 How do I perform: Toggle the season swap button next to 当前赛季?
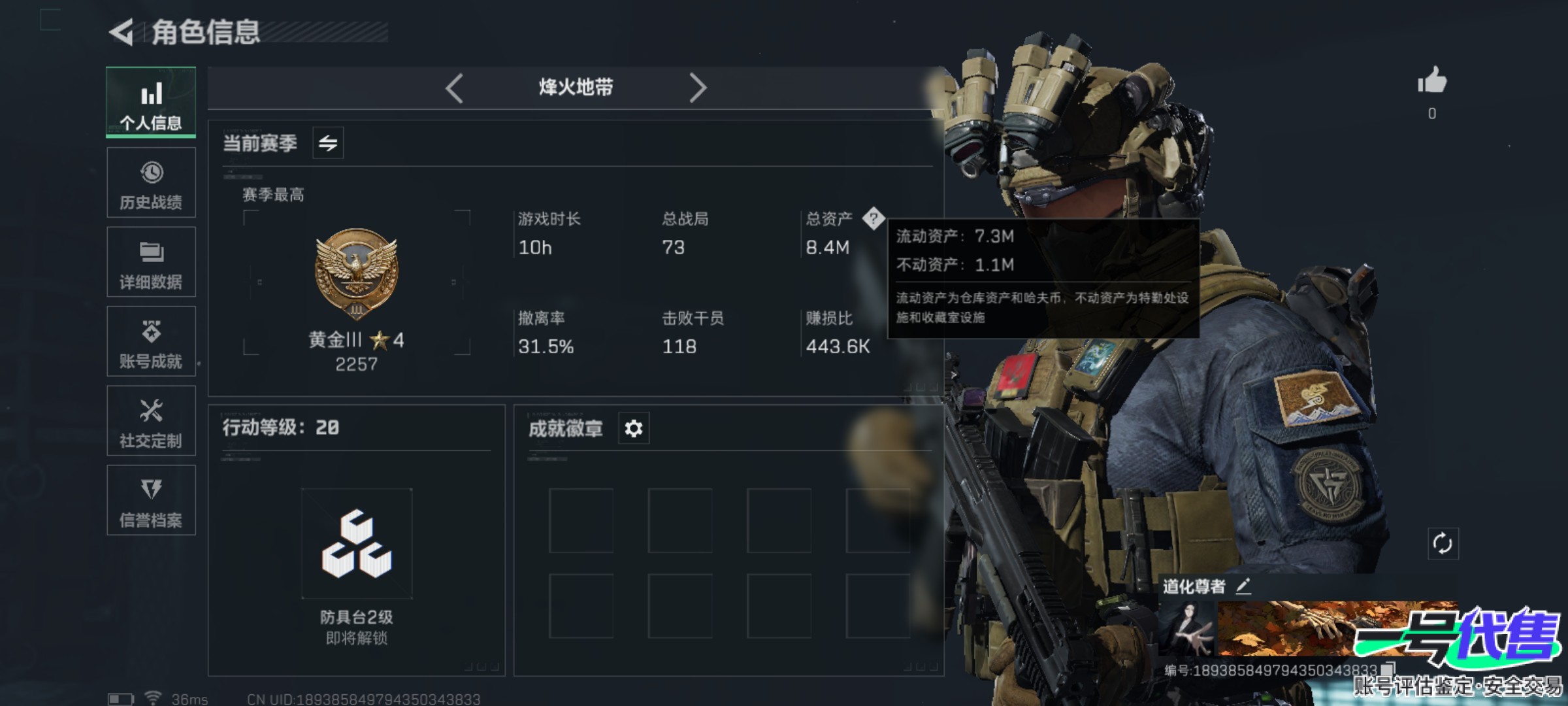(x=328, y=143)
